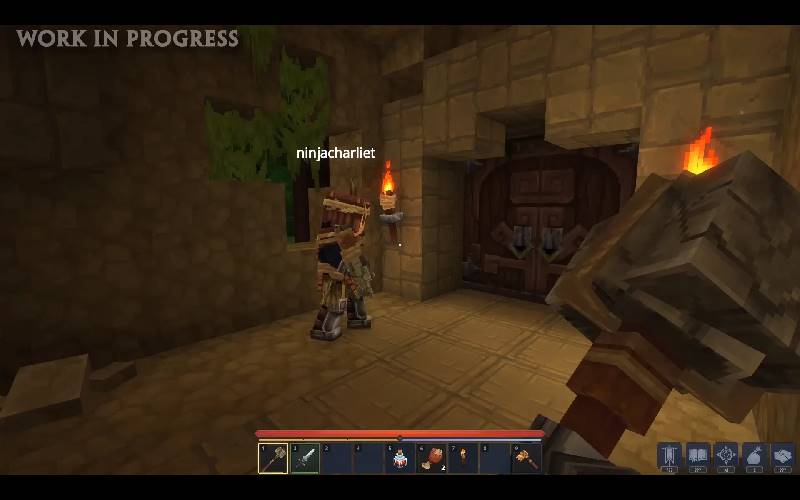Equip the torch from the hotbar

pyautogui.click(x=463, y=458)
